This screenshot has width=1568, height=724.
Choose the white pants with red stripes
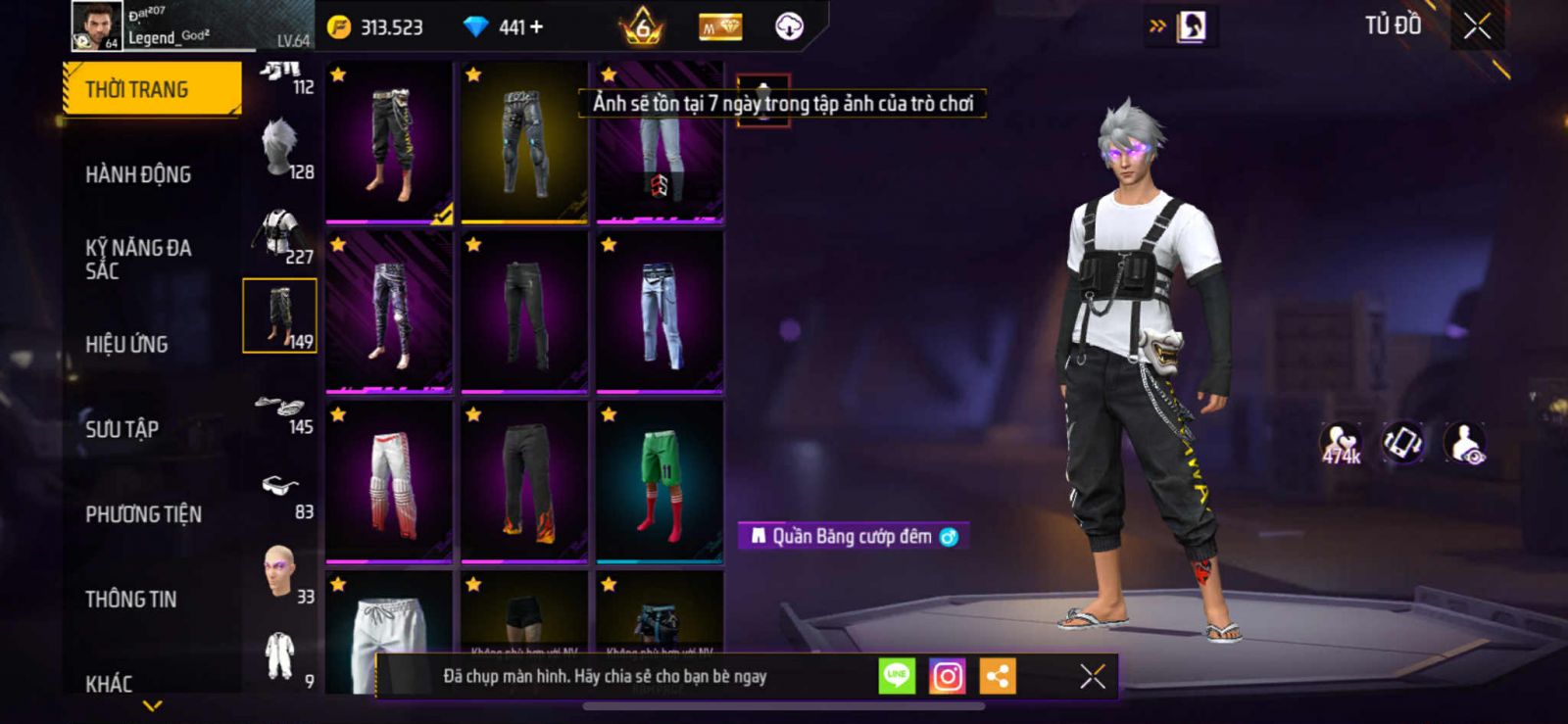pos(389,482)
